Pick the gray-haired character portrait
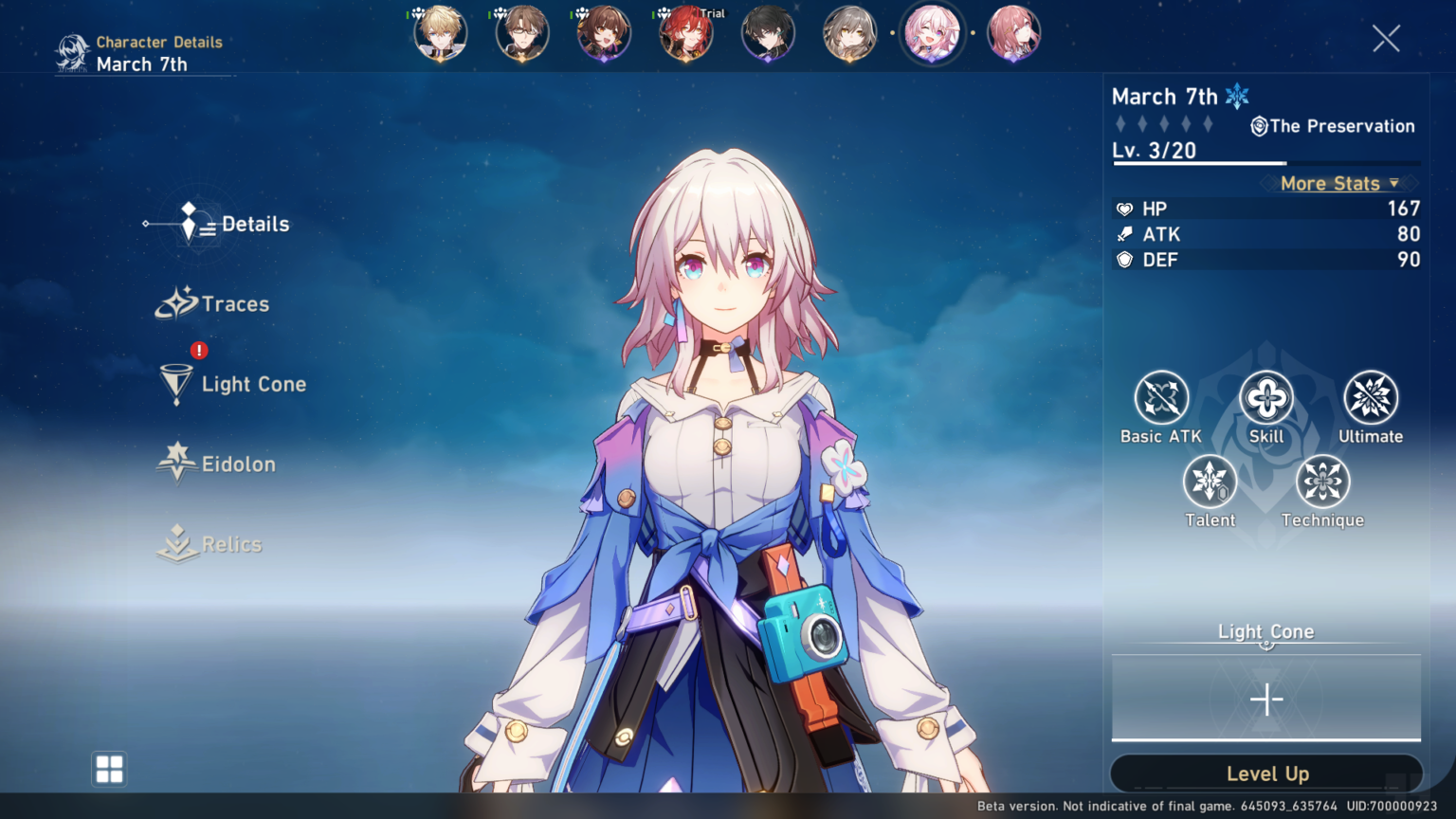This screenshot has width=1456, height=819. pyautogui.click(x=849, y=34)
